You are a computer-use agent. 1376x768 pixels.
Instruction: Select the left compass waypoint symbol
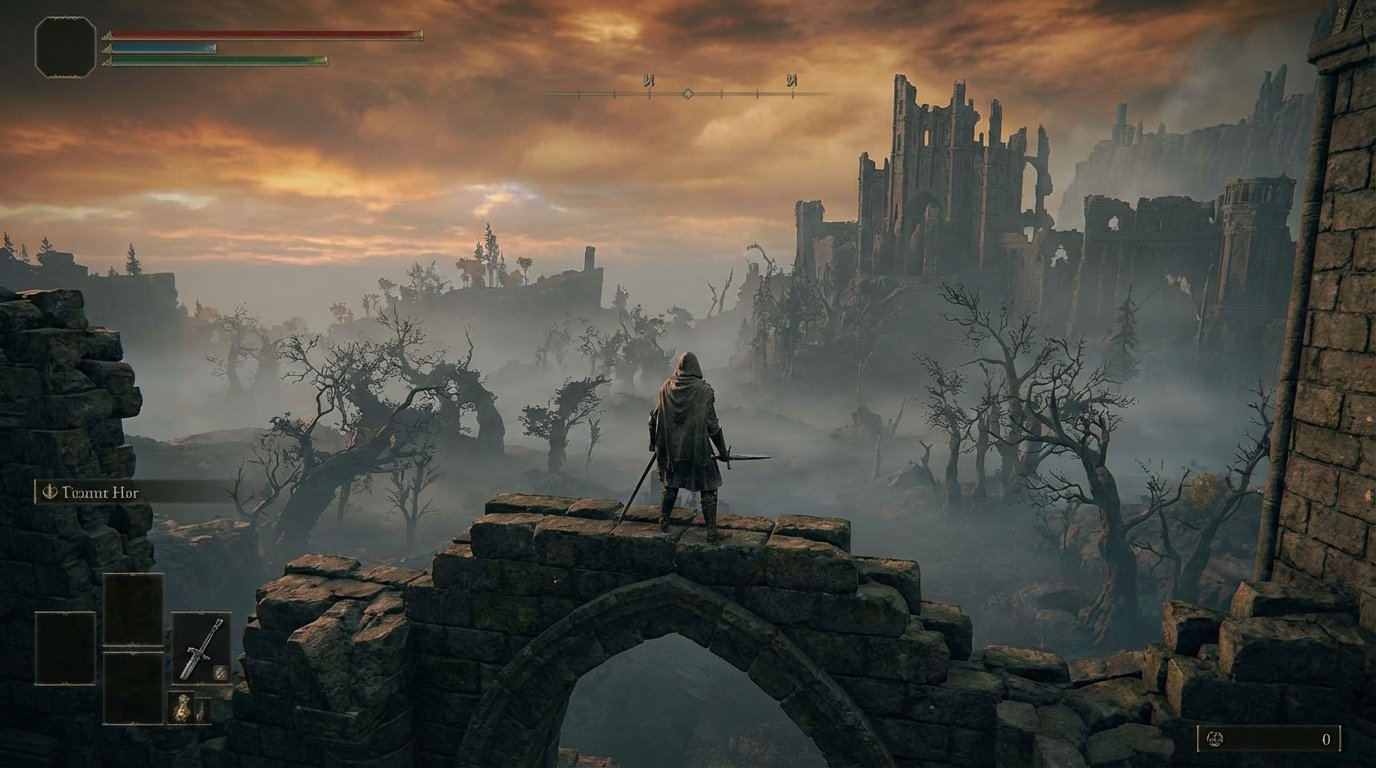pyautogui.click(x=649, y=79)
